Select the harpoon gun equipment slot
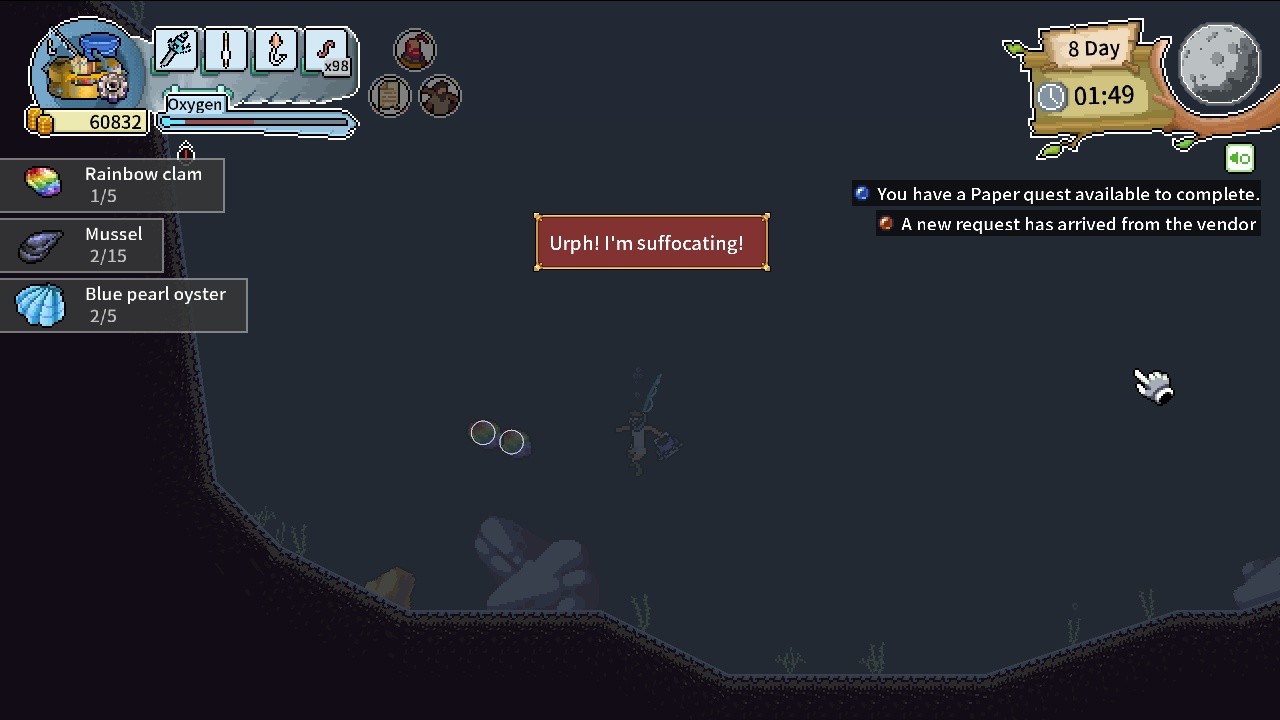 (x=176, y=51)
